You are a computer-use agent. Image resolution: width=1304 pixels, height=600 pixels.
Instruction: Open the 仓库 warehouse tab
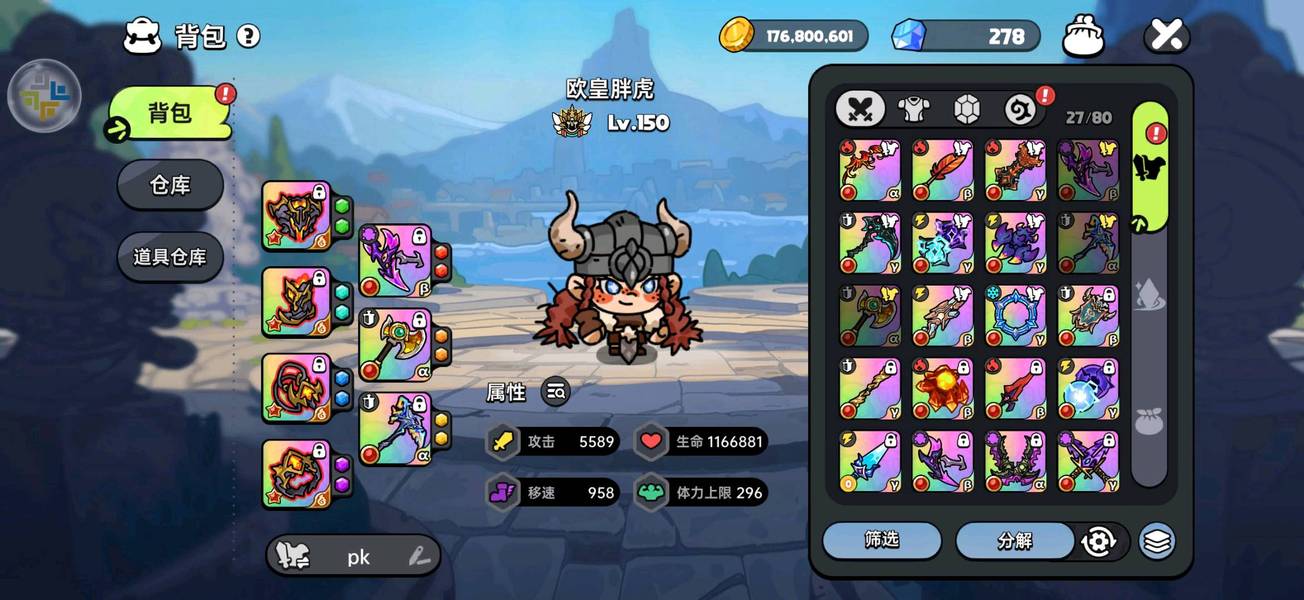point(170,185)
